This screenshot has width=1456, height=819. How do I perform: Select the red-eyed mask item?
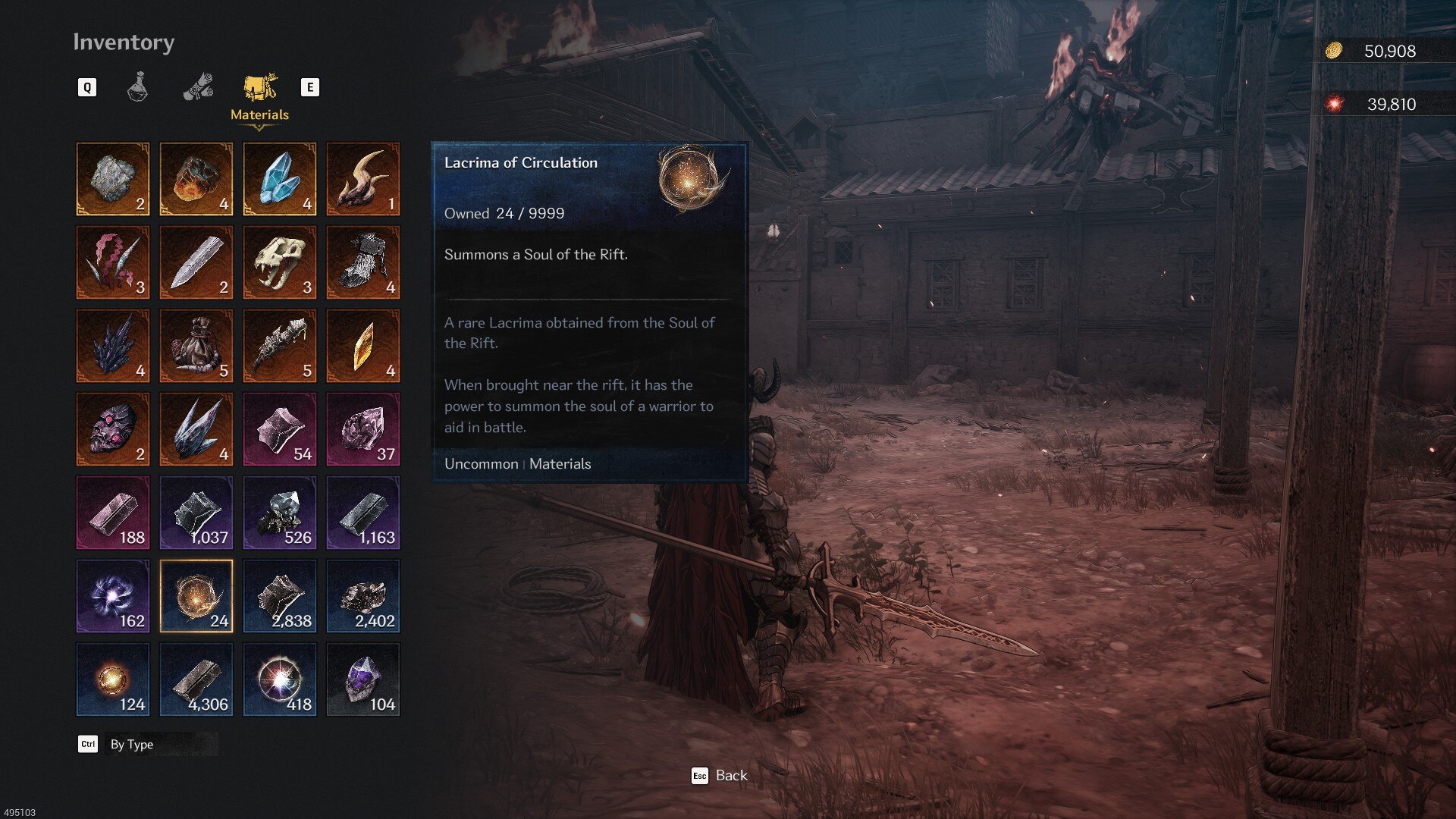113,429
